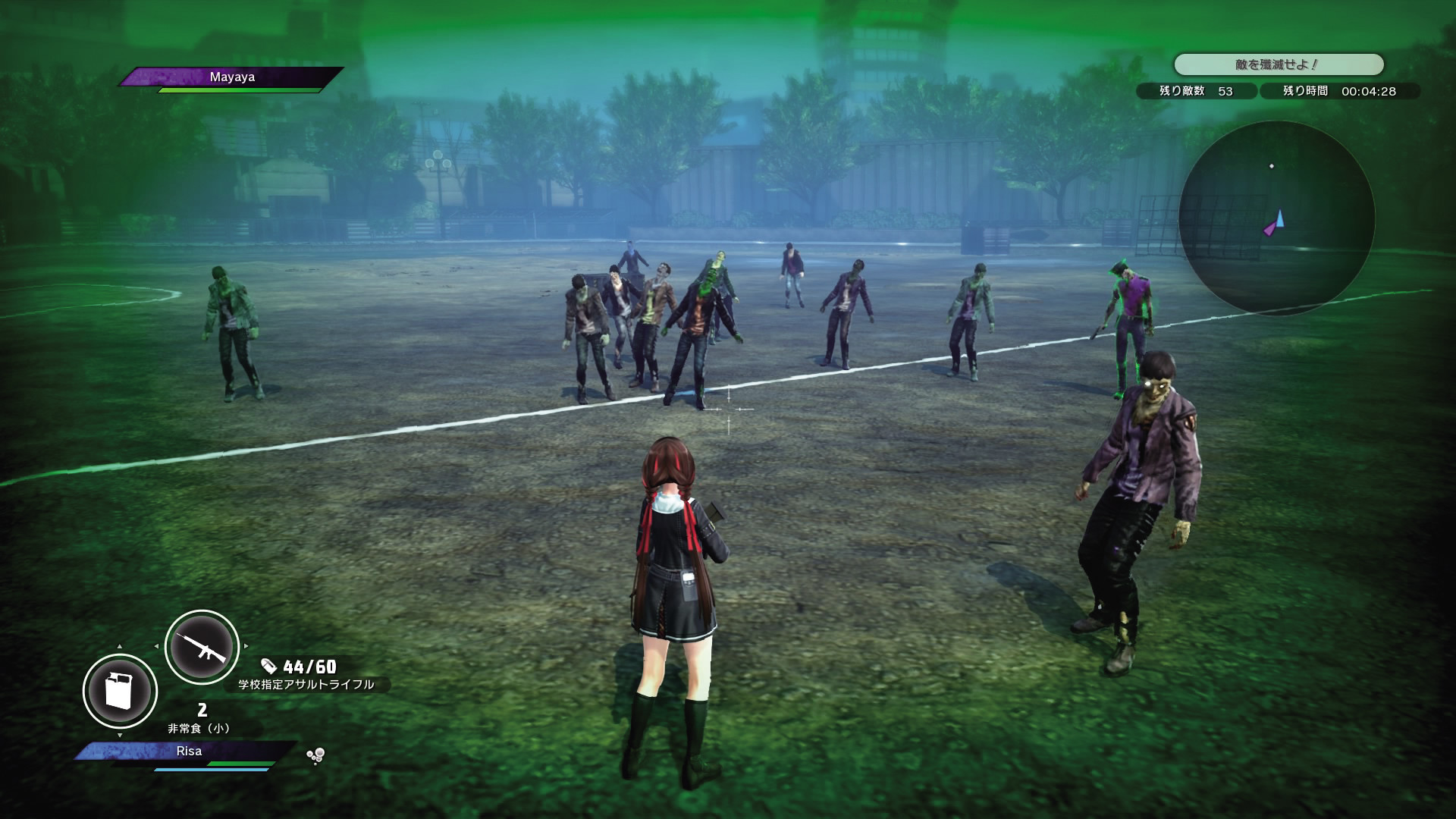Screen dimensions: 1456x819
Task: Toggle to the next weapon with the right arrow
Action: click(246, 647)
